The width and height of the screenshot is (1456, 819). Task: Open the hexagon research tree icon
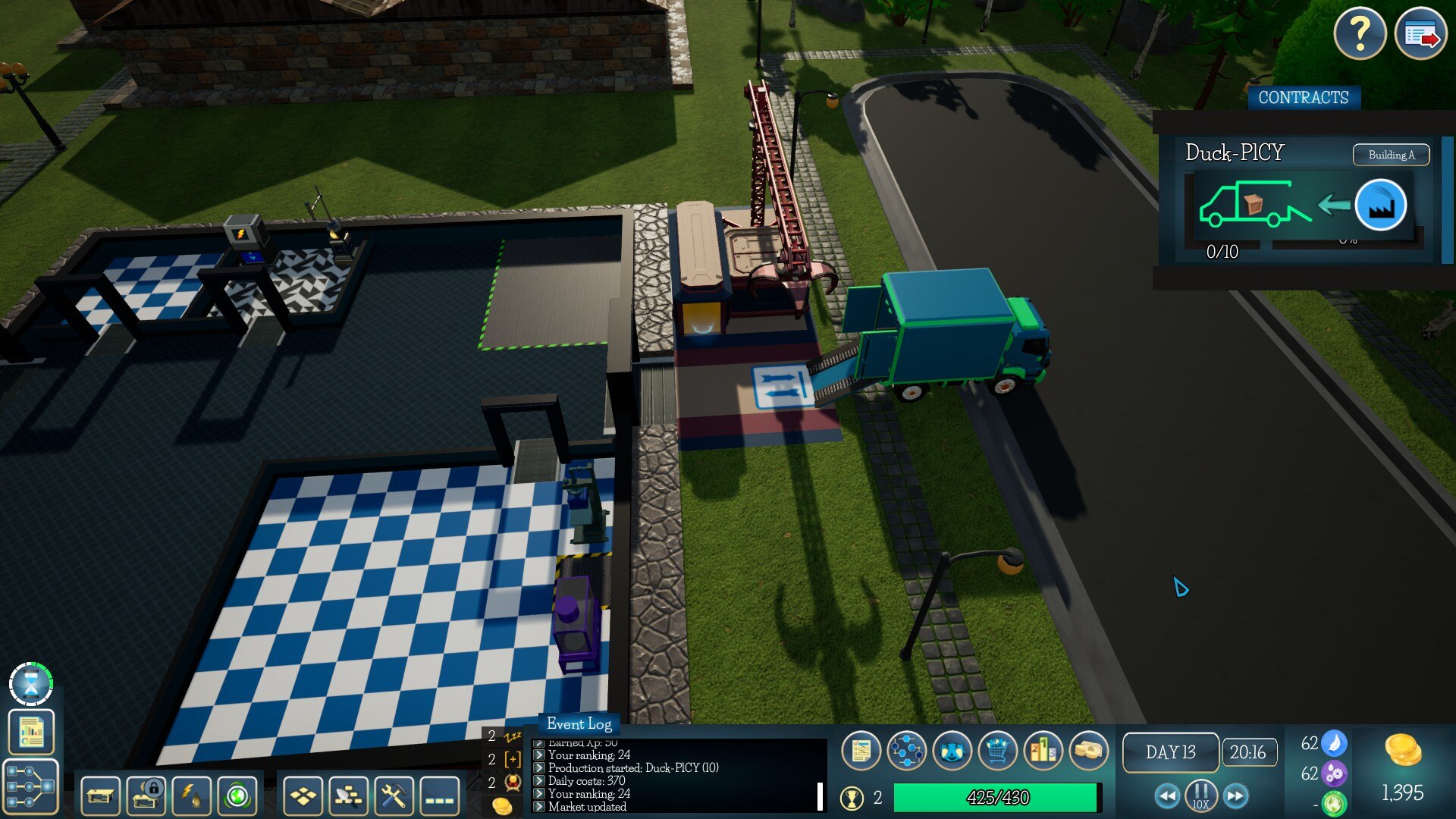[x=906, y=751]
